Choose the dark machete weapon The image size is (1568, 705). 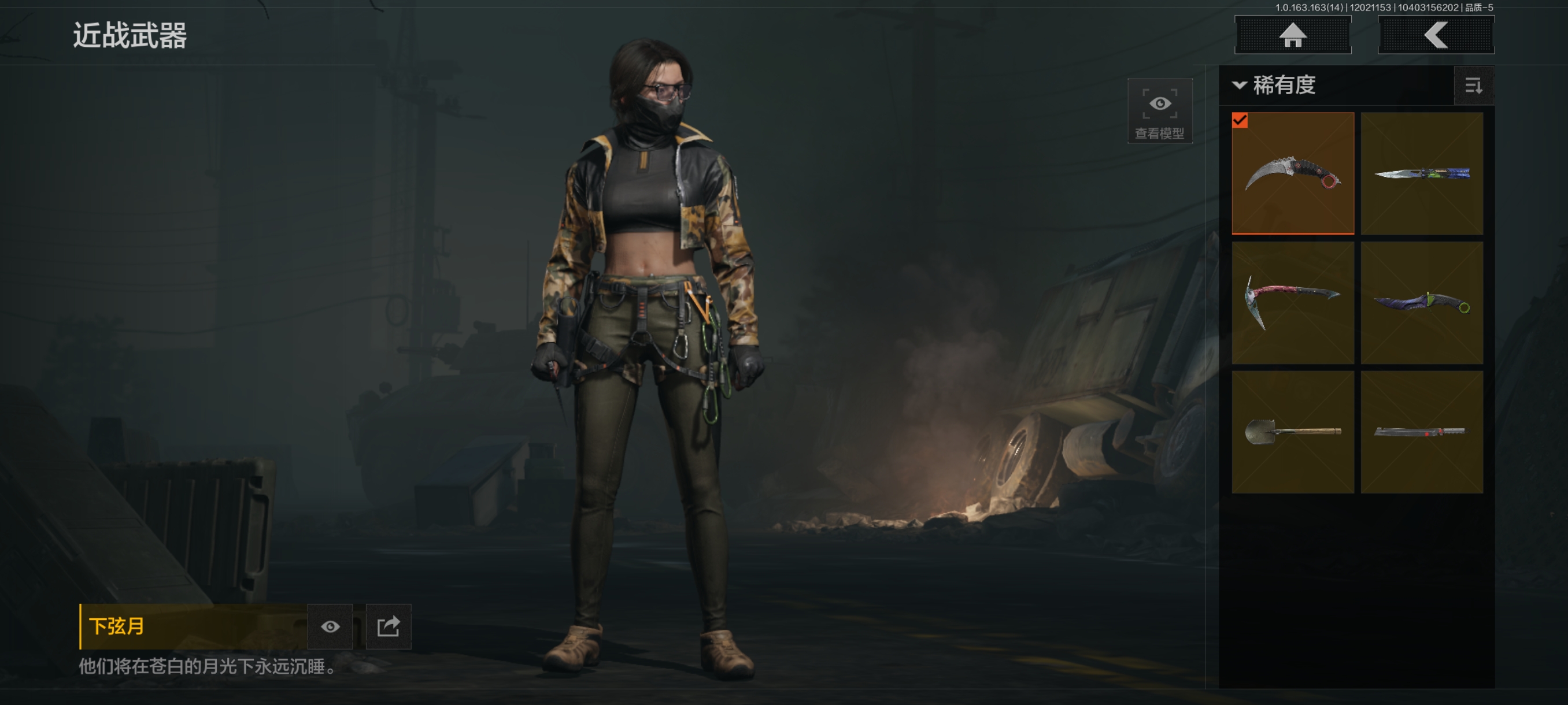click(x=1421, y=431)
